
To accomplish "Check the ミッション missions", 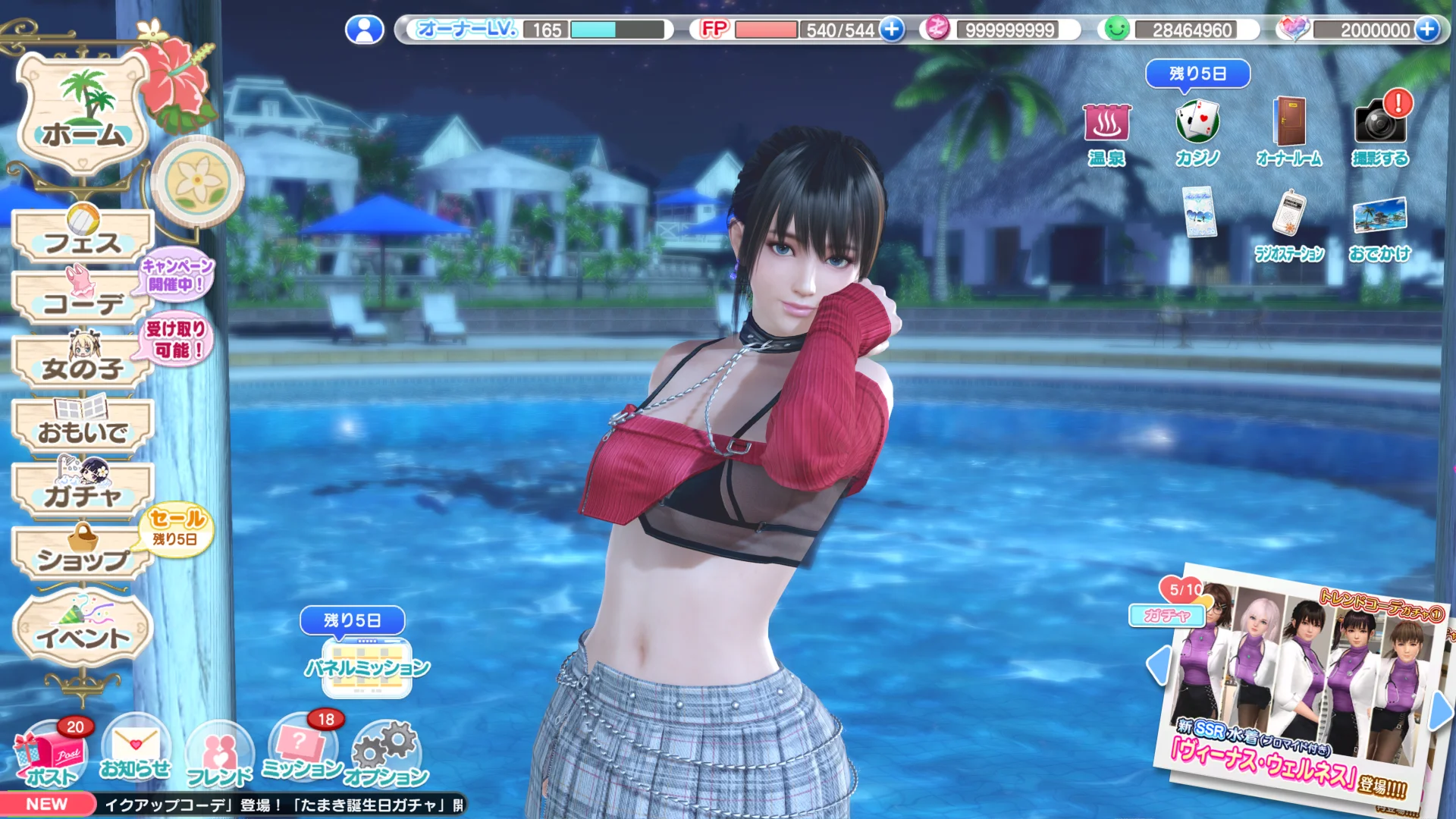I will (302, 751).
